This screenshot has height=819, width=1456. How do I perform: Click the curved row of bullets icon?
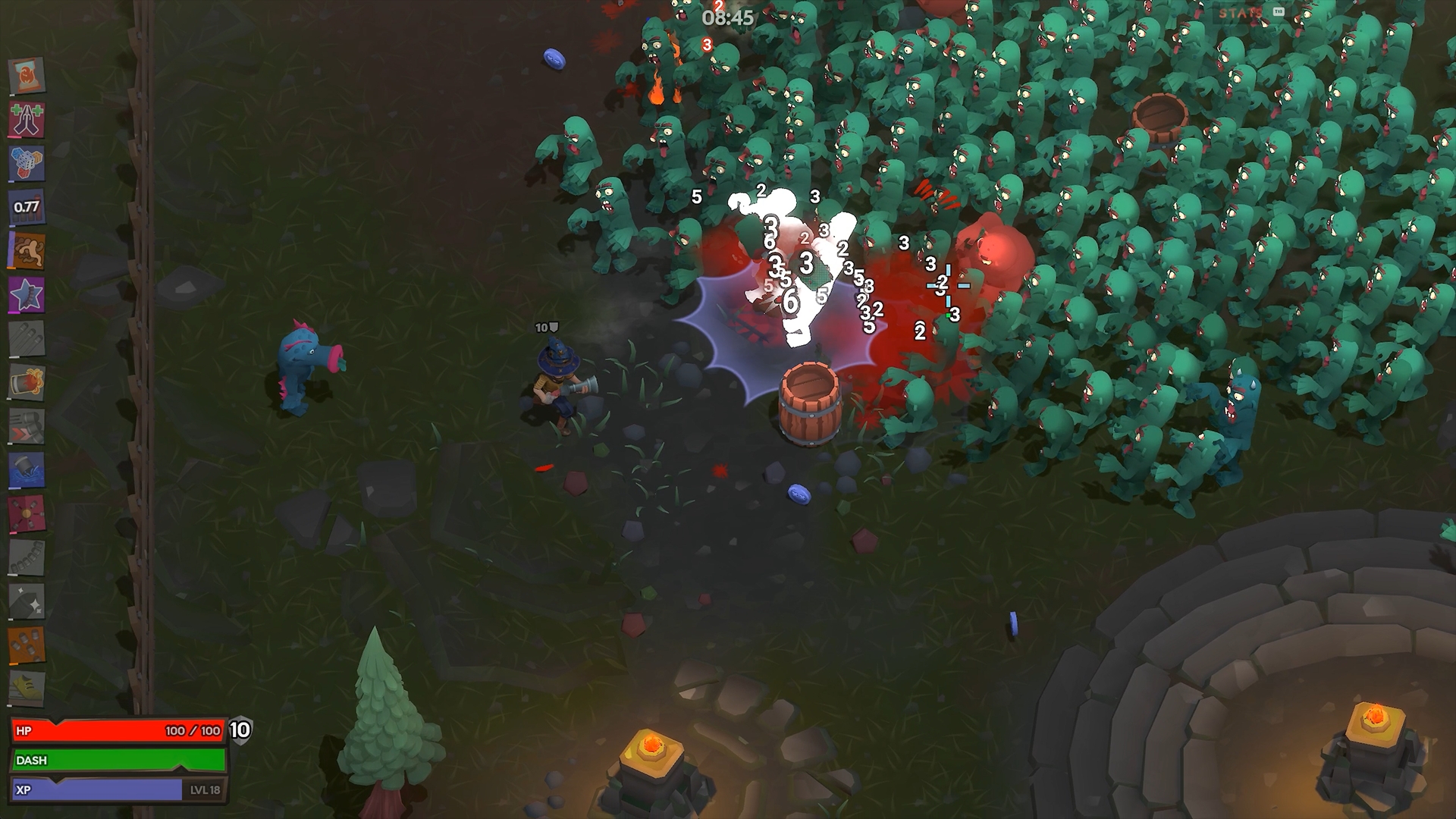(27, 558)
